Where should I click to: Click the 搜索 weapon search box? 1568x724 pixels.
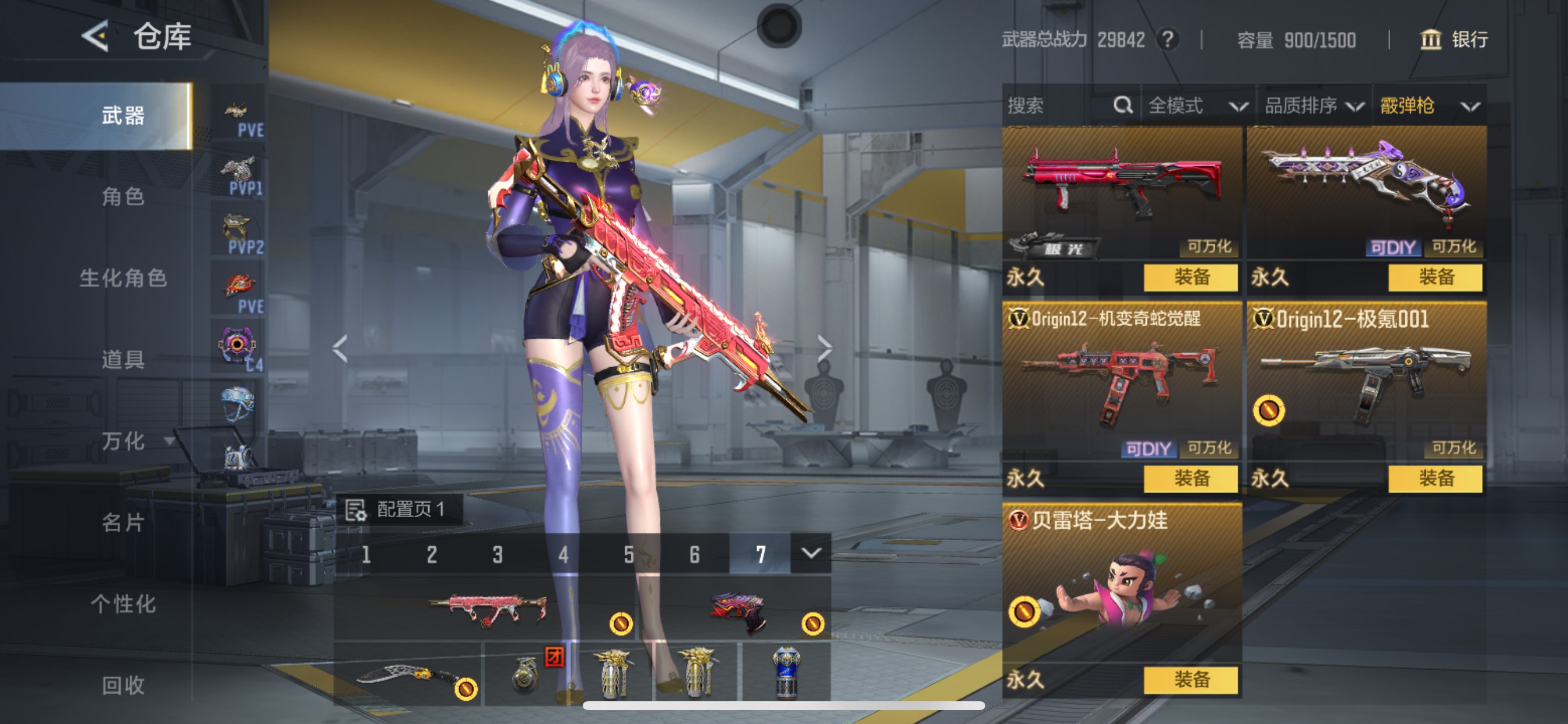click(x=1058, y=106)
